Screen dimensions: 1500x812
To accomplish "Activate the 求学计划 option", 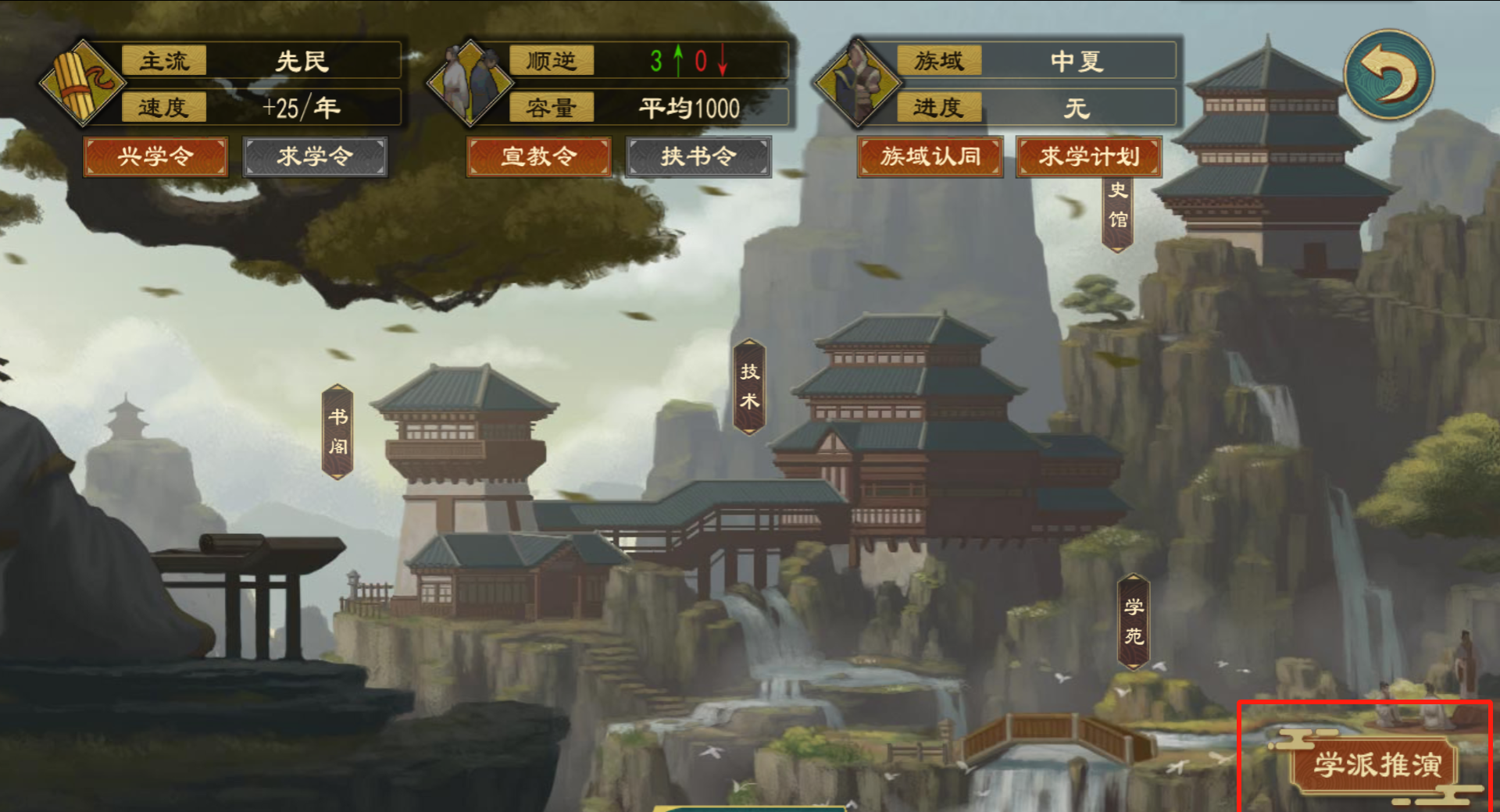I will click(x=1089, y=156).
